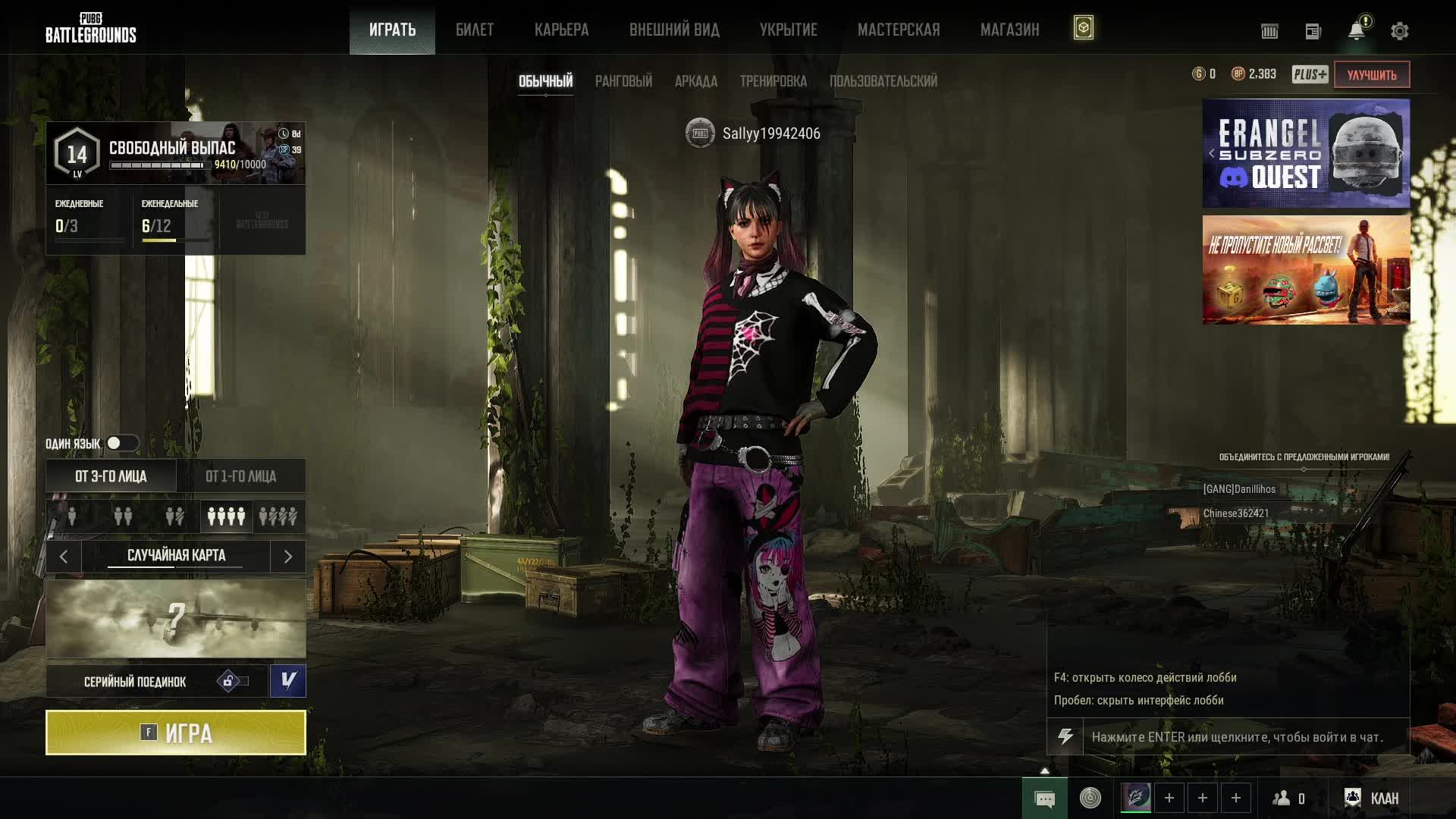
Task: Switch to the РАНГОВЫЙ mode tab
Action: (x=623, y=81)
